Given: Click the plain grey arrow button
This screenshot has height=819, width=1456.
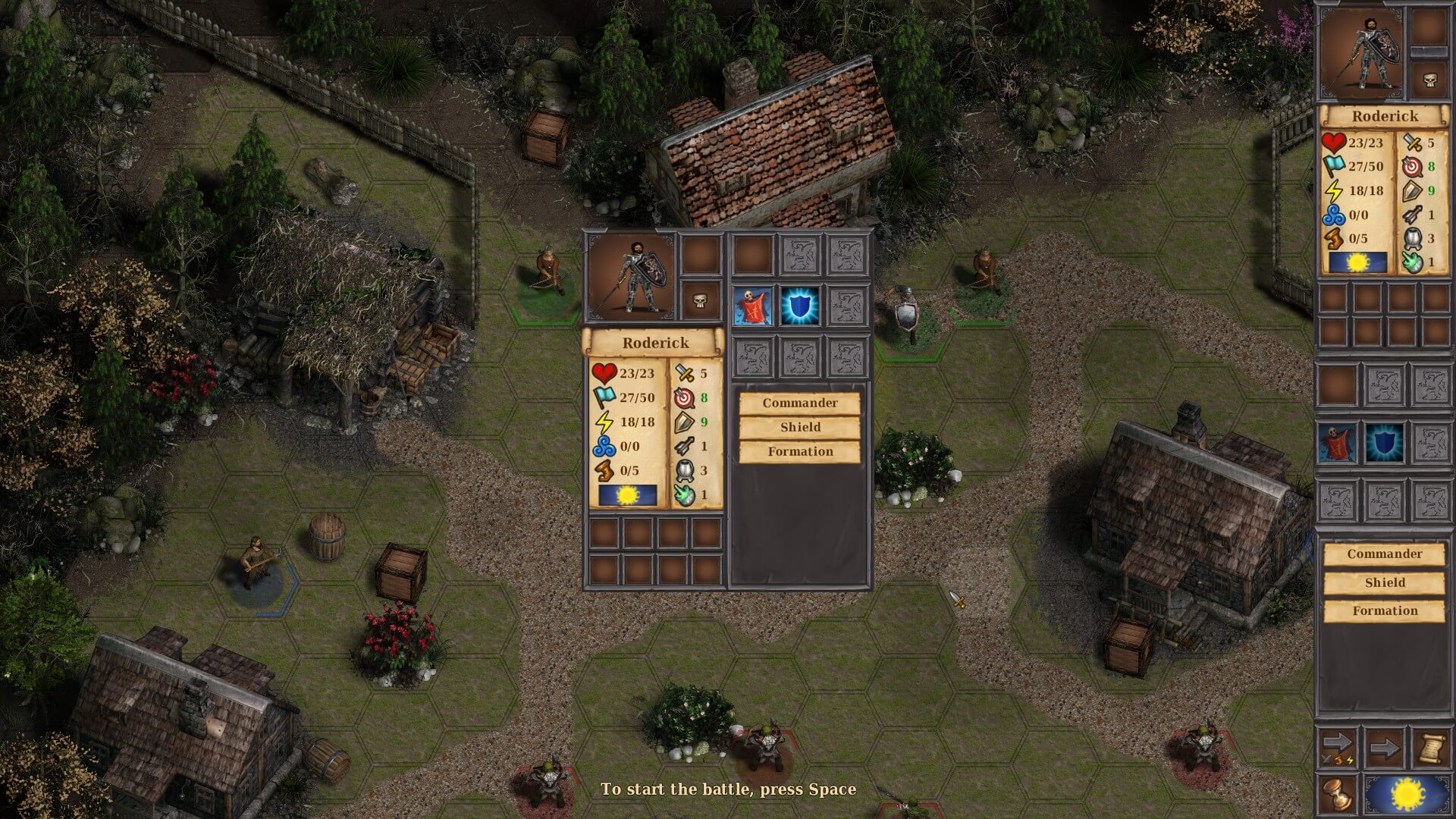Looking at the screenshot, I should pos(1384,748).
